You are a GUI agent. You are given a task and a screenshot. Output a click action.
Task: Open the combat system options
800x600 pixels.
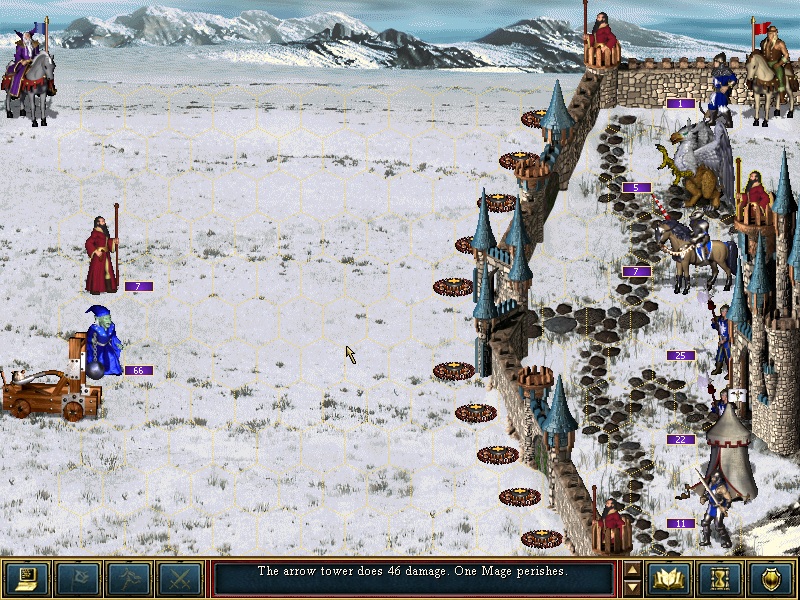27,578
